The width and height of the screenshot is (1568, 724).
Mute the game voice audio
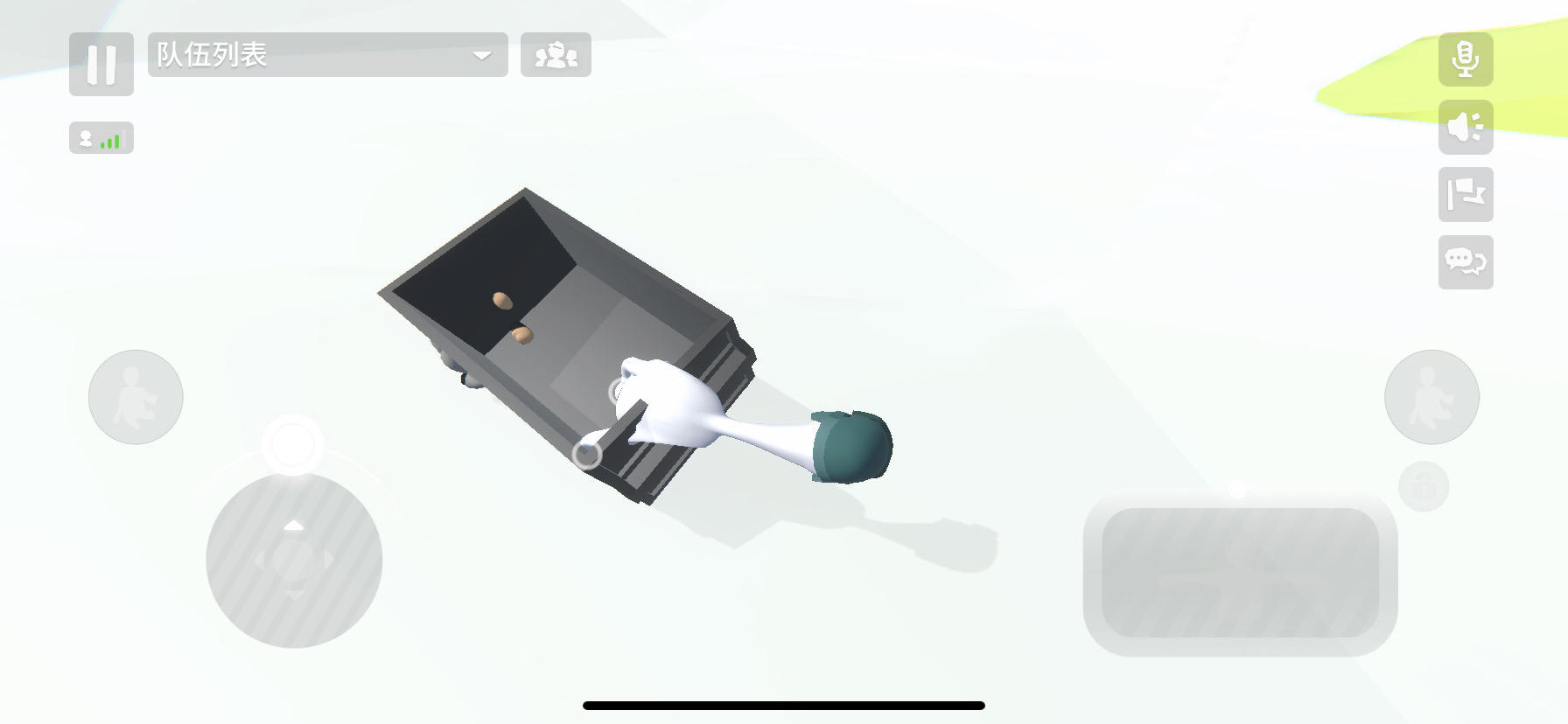(1466, 126)
